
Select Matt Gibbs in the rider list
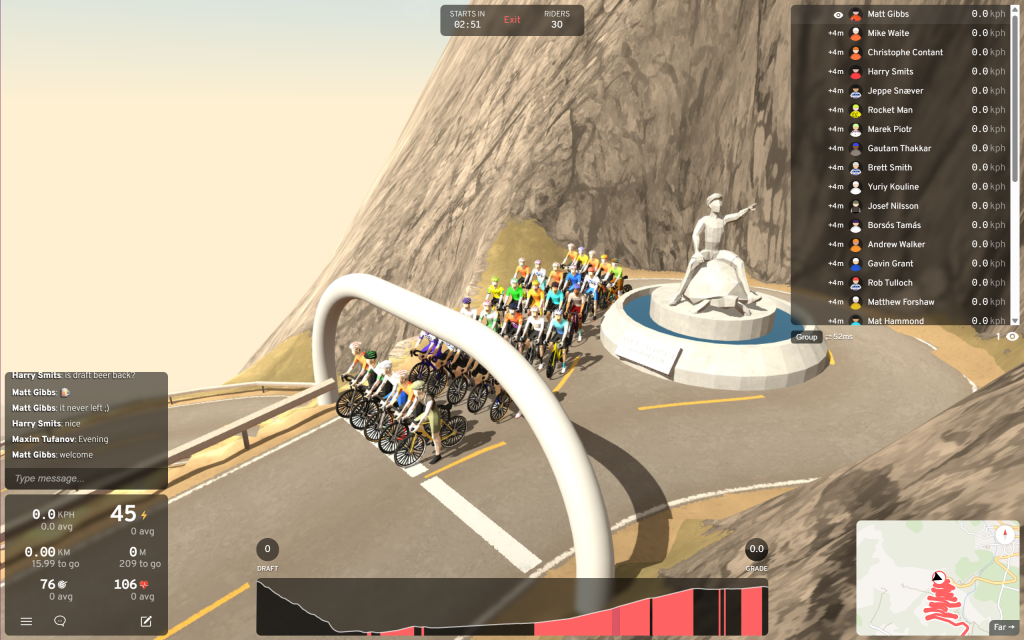point(888,14)
